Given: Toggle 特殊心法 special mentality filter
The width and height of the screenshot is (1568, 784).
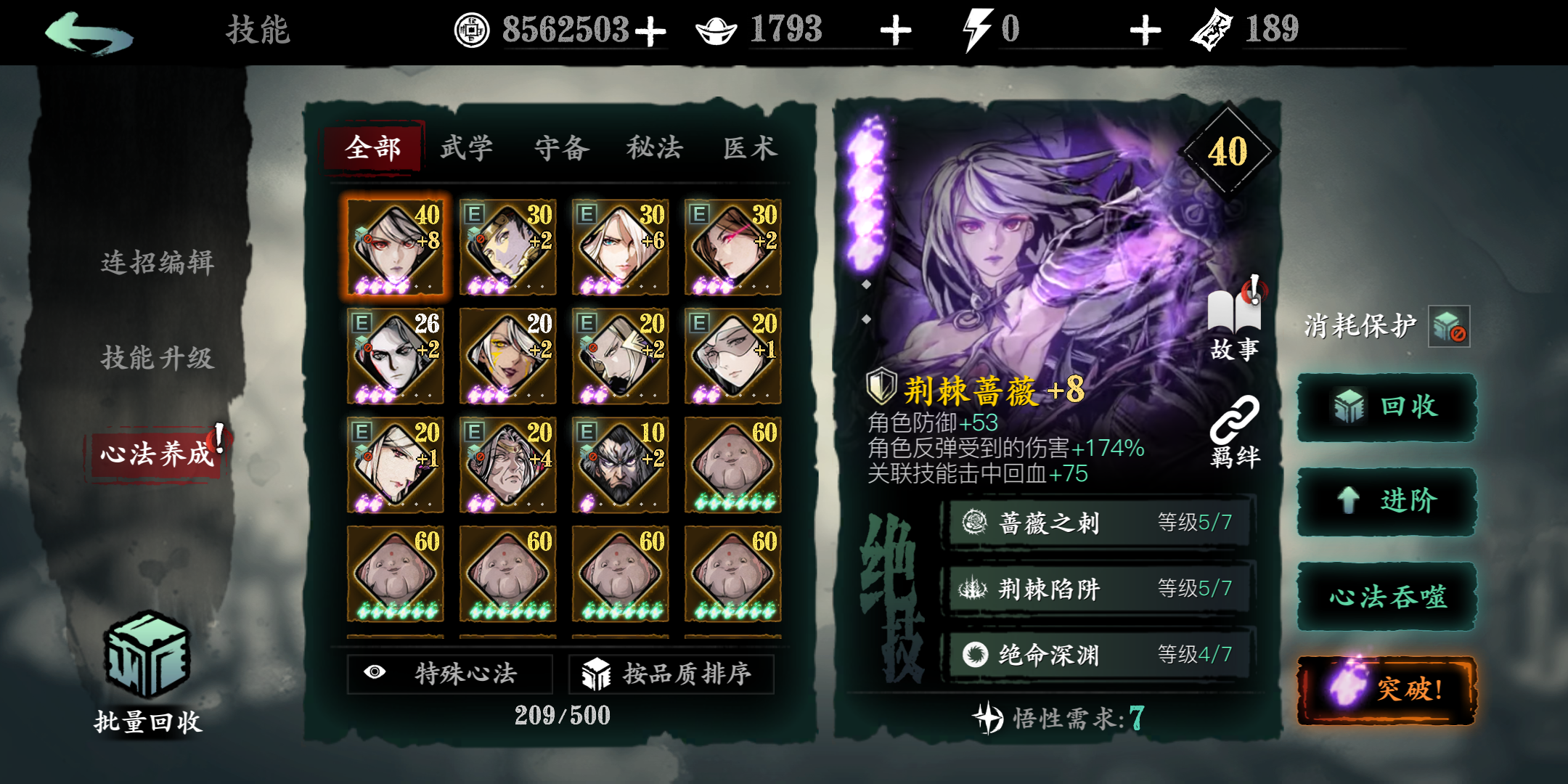Looking at the screenshot, I should pyautogui.click(x=450, y=674).
